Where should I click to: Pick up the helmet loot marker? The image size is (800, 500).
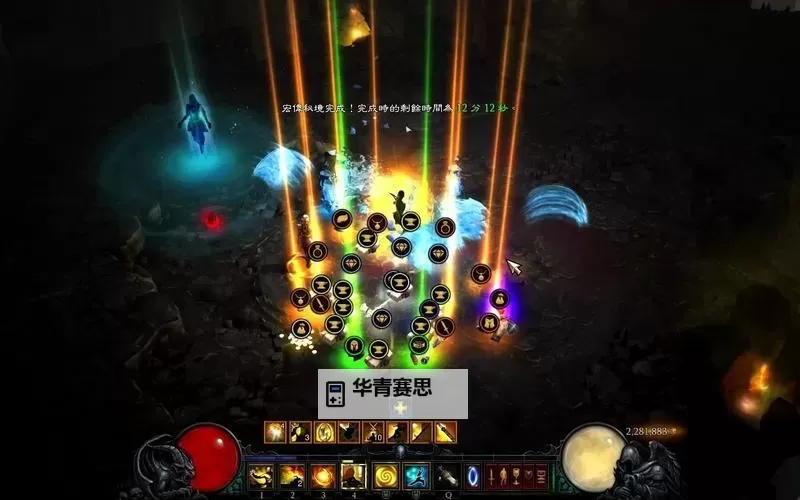click(x=354, y=344)
